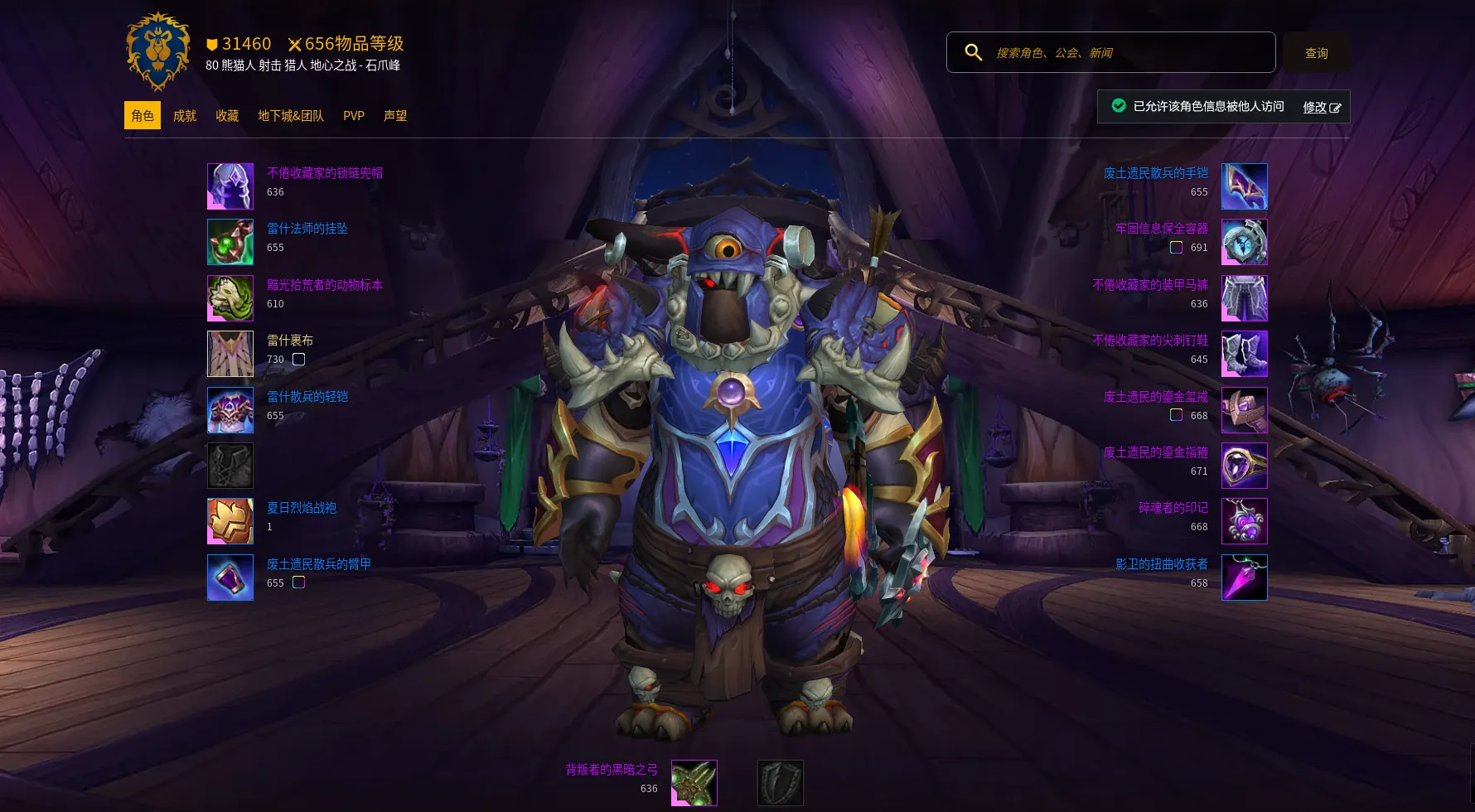Open the 收藏 tab
This screenshot has width=1475, height=812.
click(227, 116)
